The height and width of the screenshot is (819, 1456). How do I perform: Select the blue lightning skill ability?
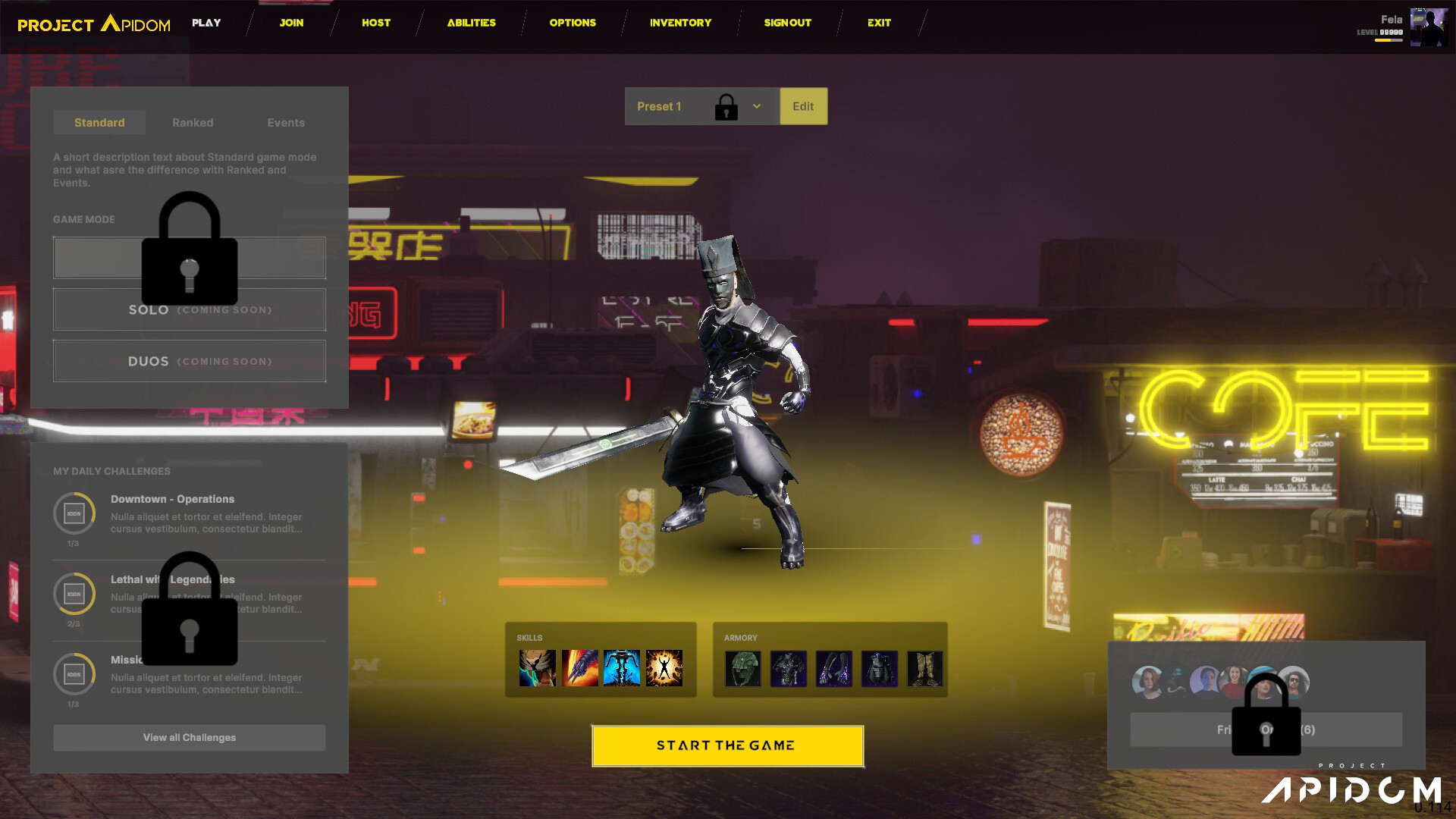(x=622, y=669)
